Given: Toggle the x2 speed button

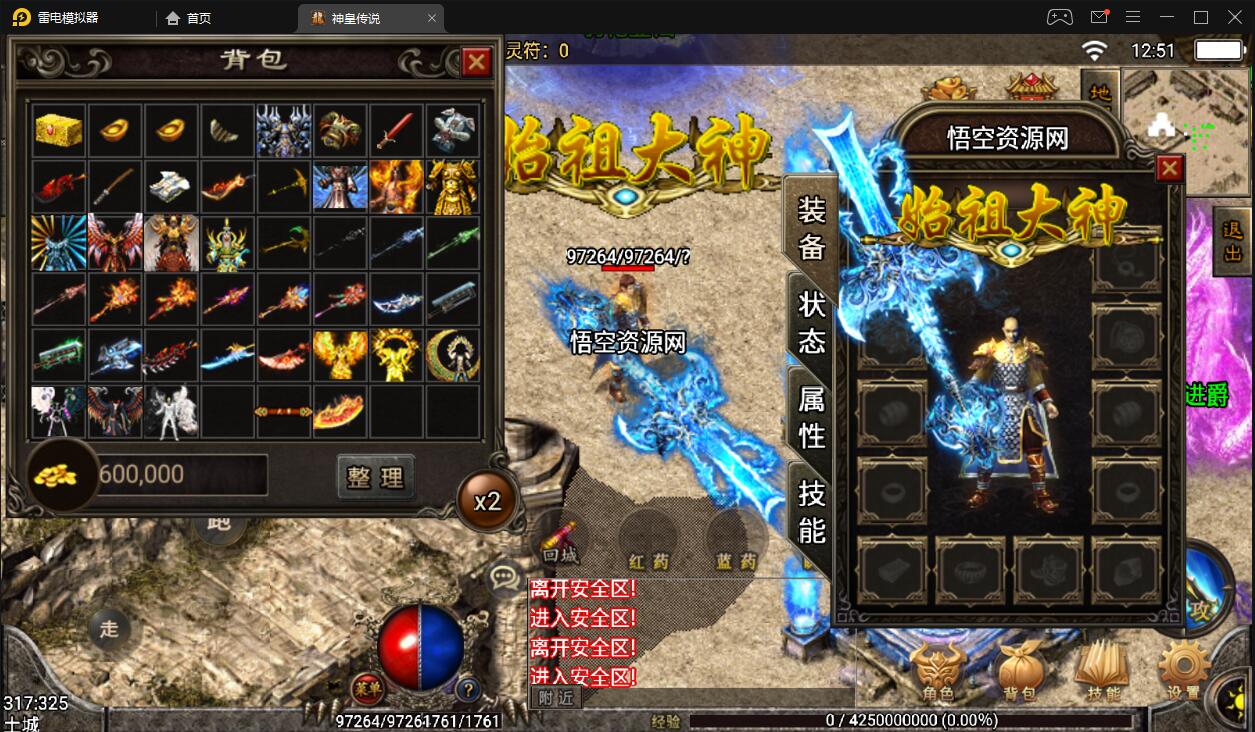Looking at the screenshot, I should tap(487, 500).
